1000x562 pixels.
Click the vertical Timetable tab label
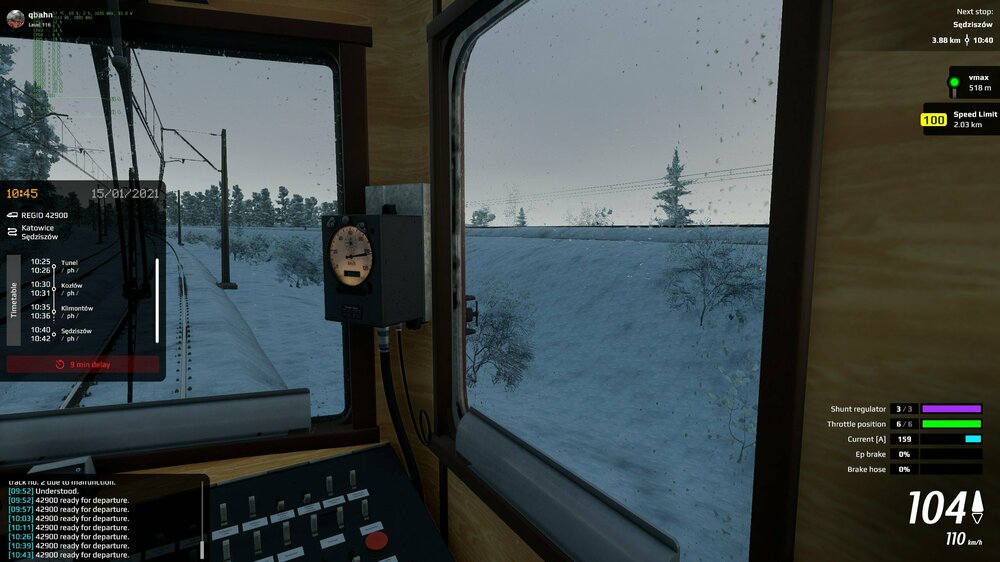(x=14, y=299)
